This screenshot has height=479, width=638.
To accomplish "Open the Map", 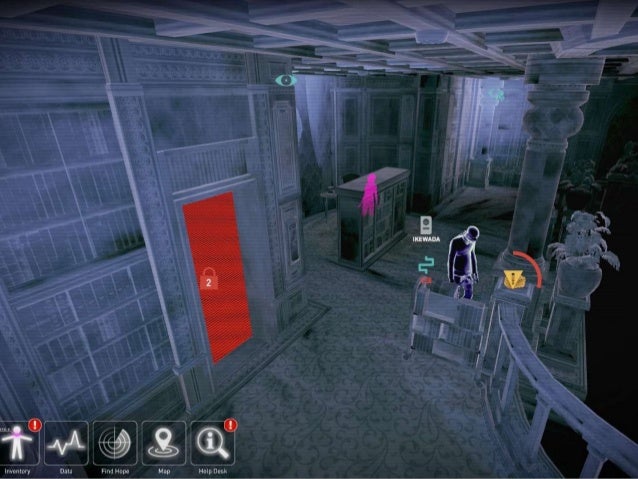I will click(163, 442).
